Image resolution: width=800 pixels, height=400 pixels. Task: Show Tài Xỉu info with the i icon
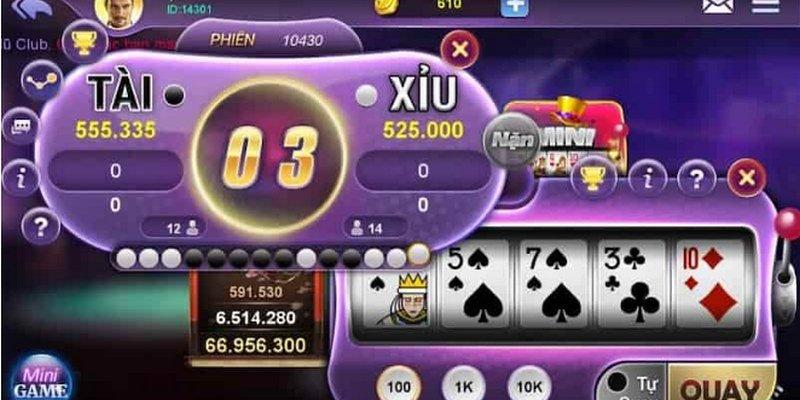click(21, 179)
